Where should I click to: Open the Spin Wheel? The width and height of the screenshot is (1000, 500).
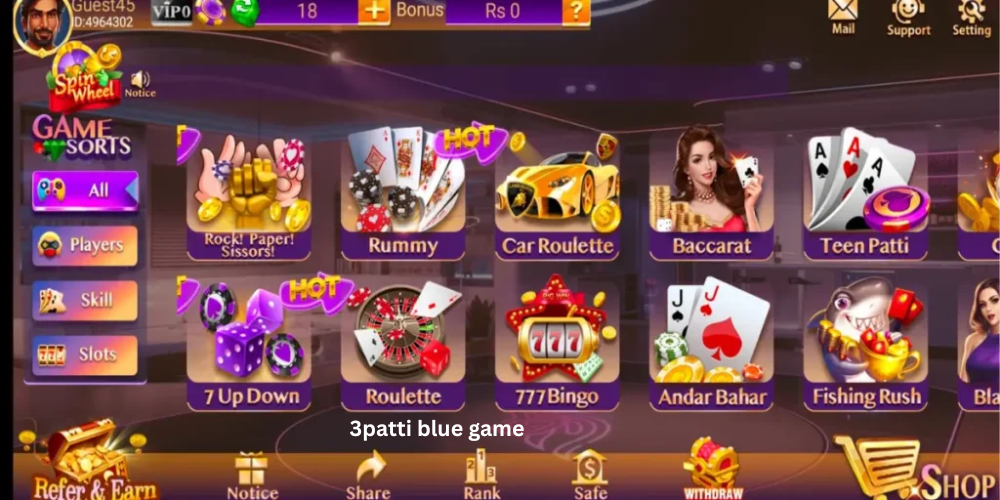pyautogui.click(x=84, y=80)
